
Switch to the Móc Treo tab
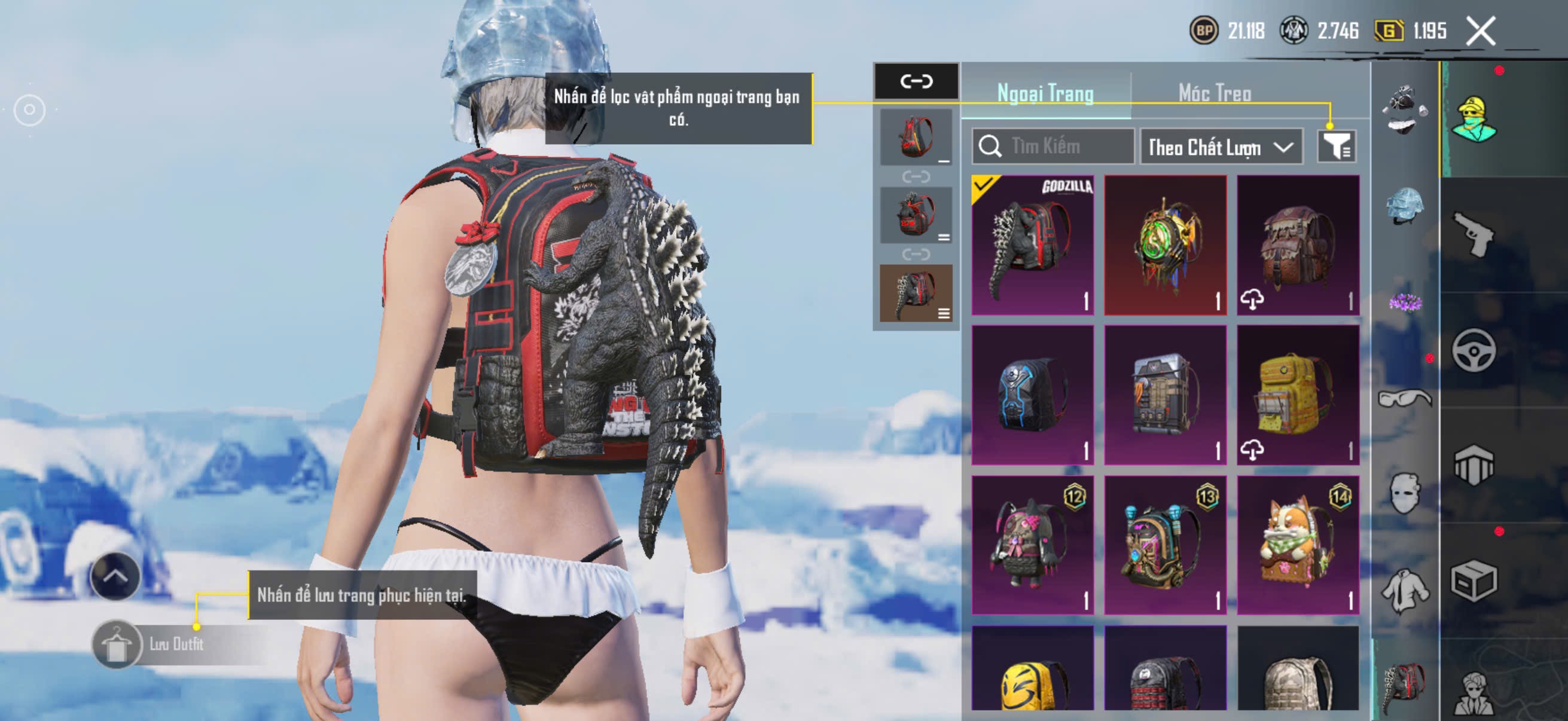coord(1215,93)
